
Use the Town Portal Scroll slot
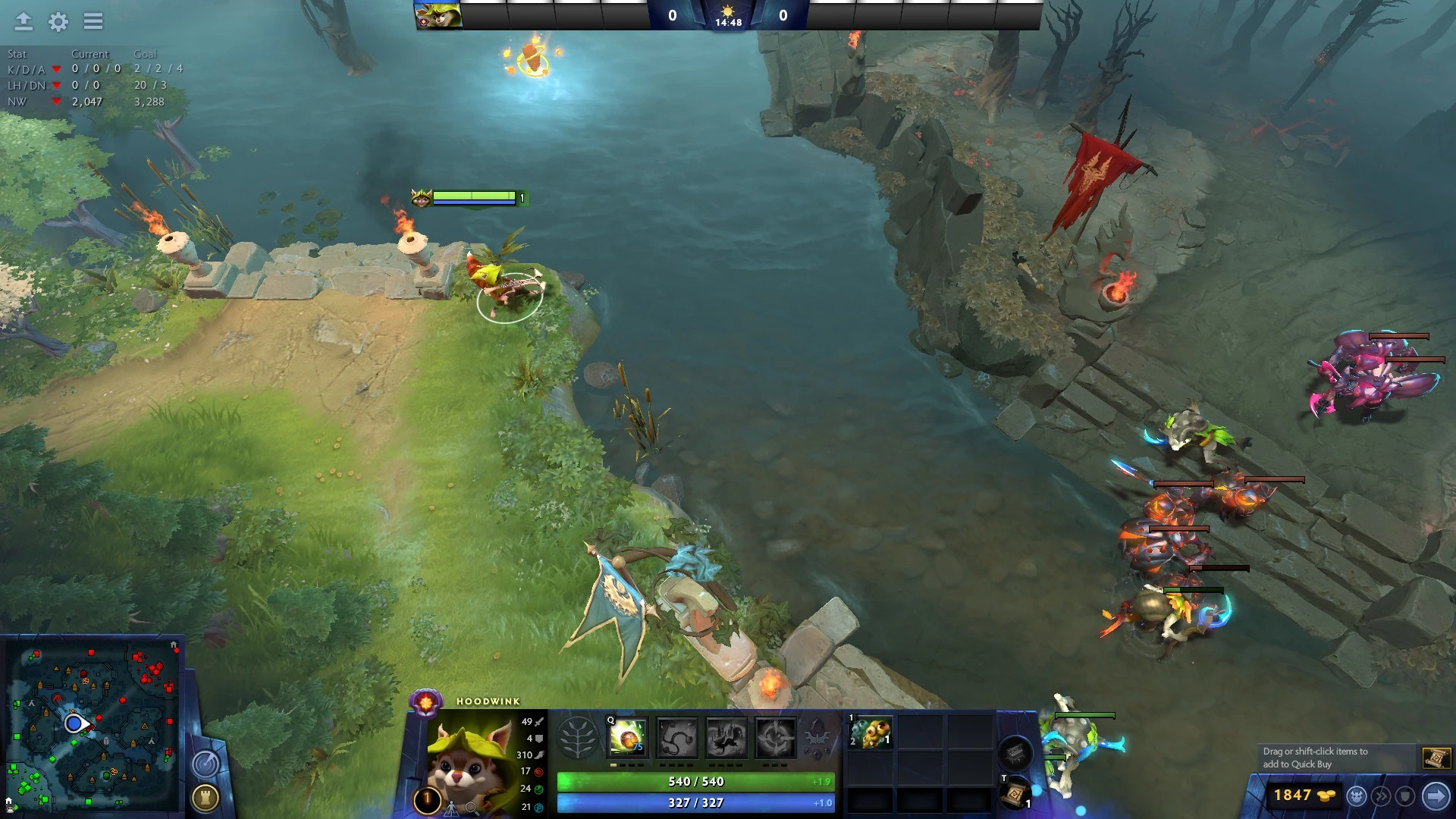point(1014,795)
